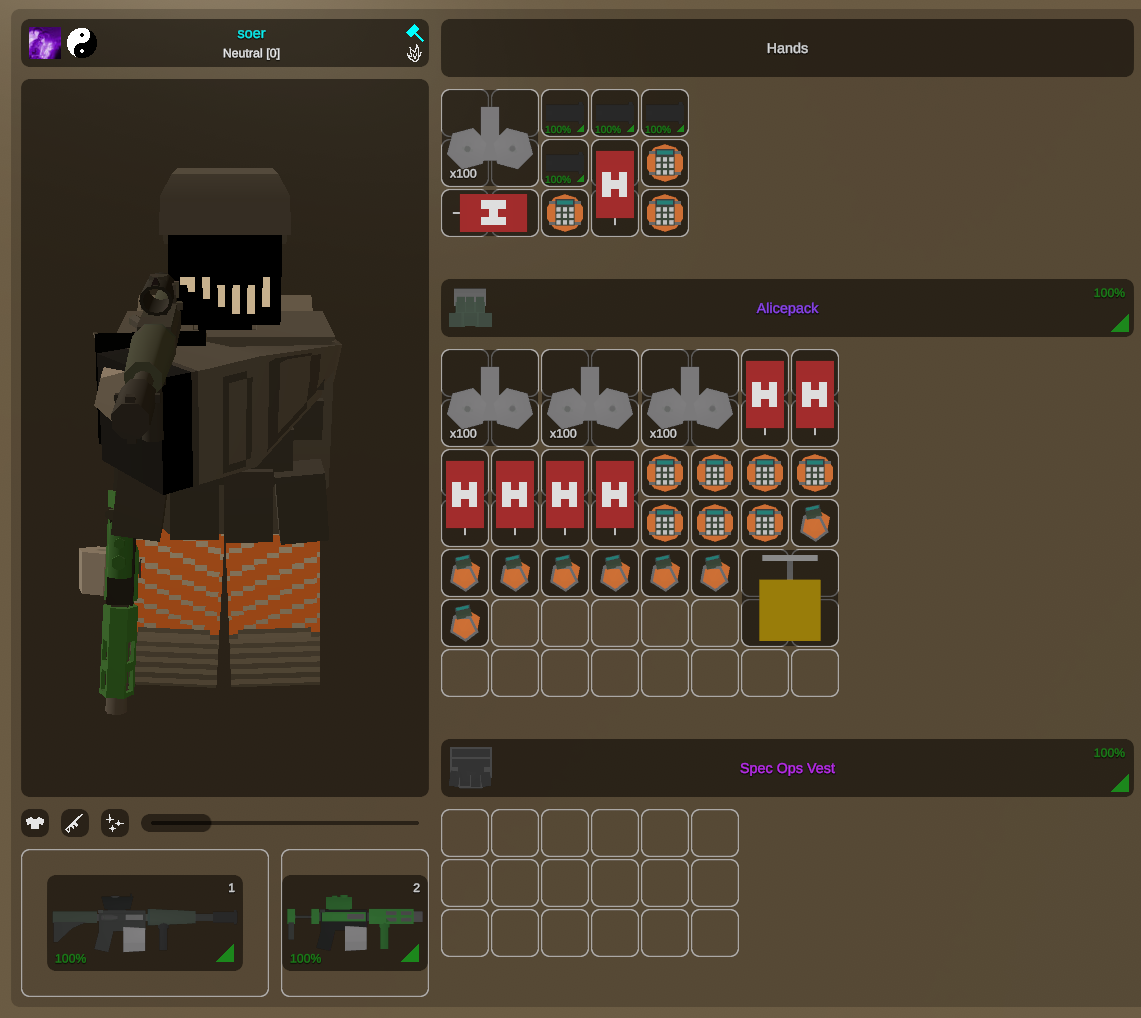
Task: Click the cyan hammer icon
Action: pyautogui.click(x=414, y=33)
